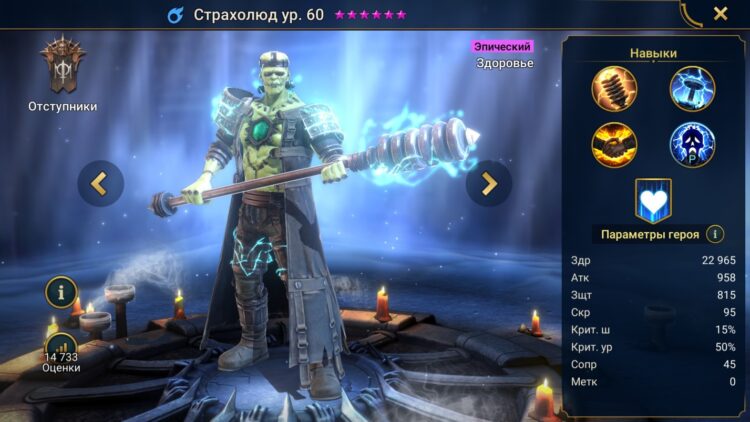Click the Отступники faction emblem
Screen dimensions: 750x422
(x=62, y=68)
